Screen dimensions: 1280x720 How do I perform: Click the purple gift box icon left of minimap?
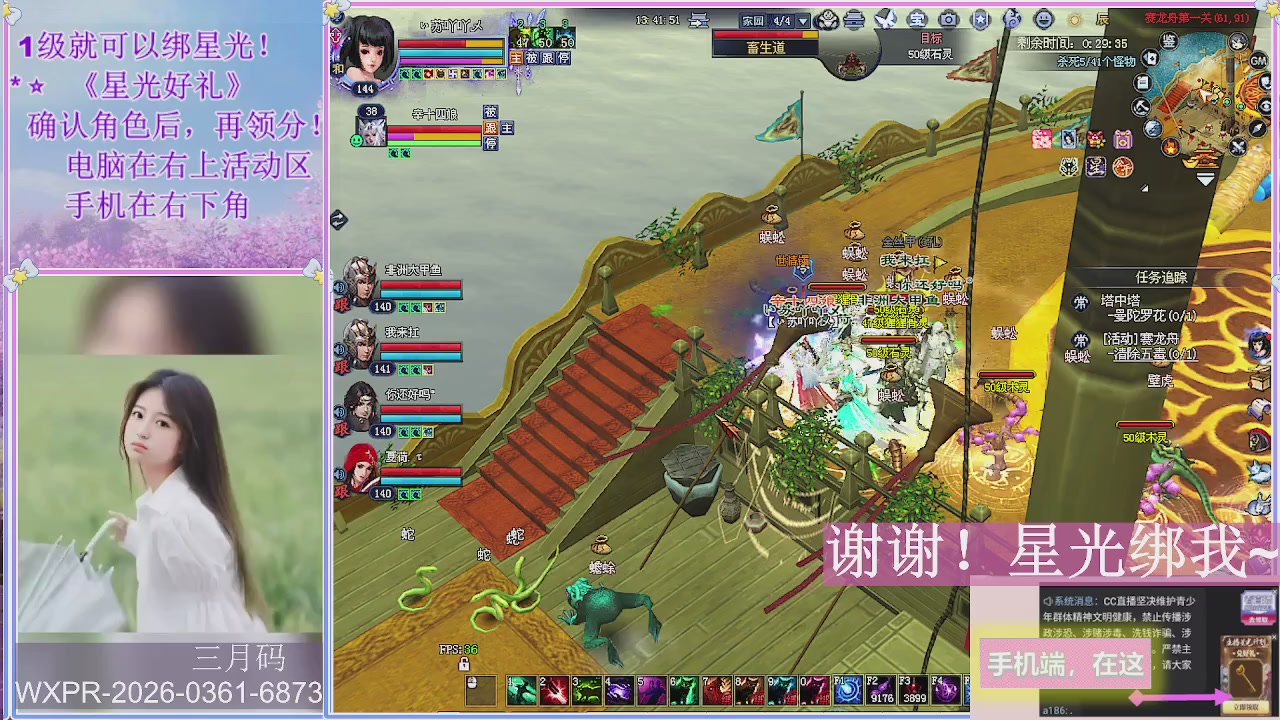click(x=1123, y=141)
